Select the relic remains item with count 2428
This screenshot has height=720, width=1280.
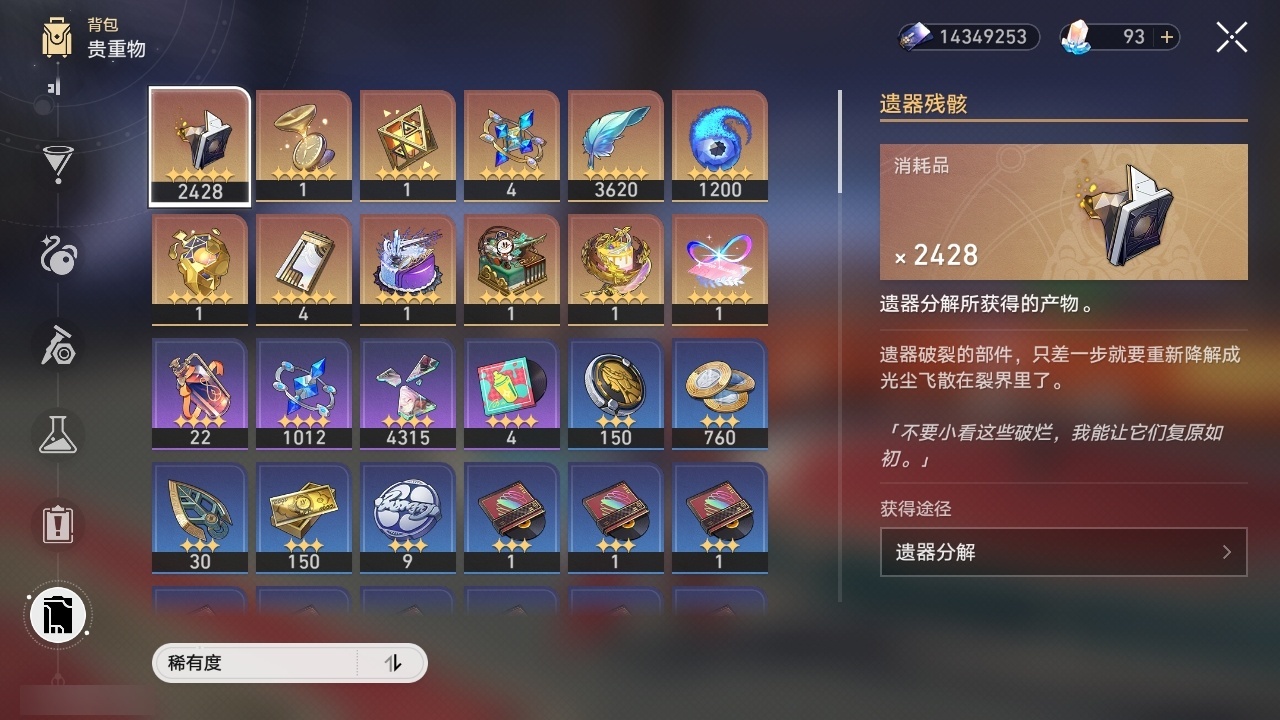199,146
